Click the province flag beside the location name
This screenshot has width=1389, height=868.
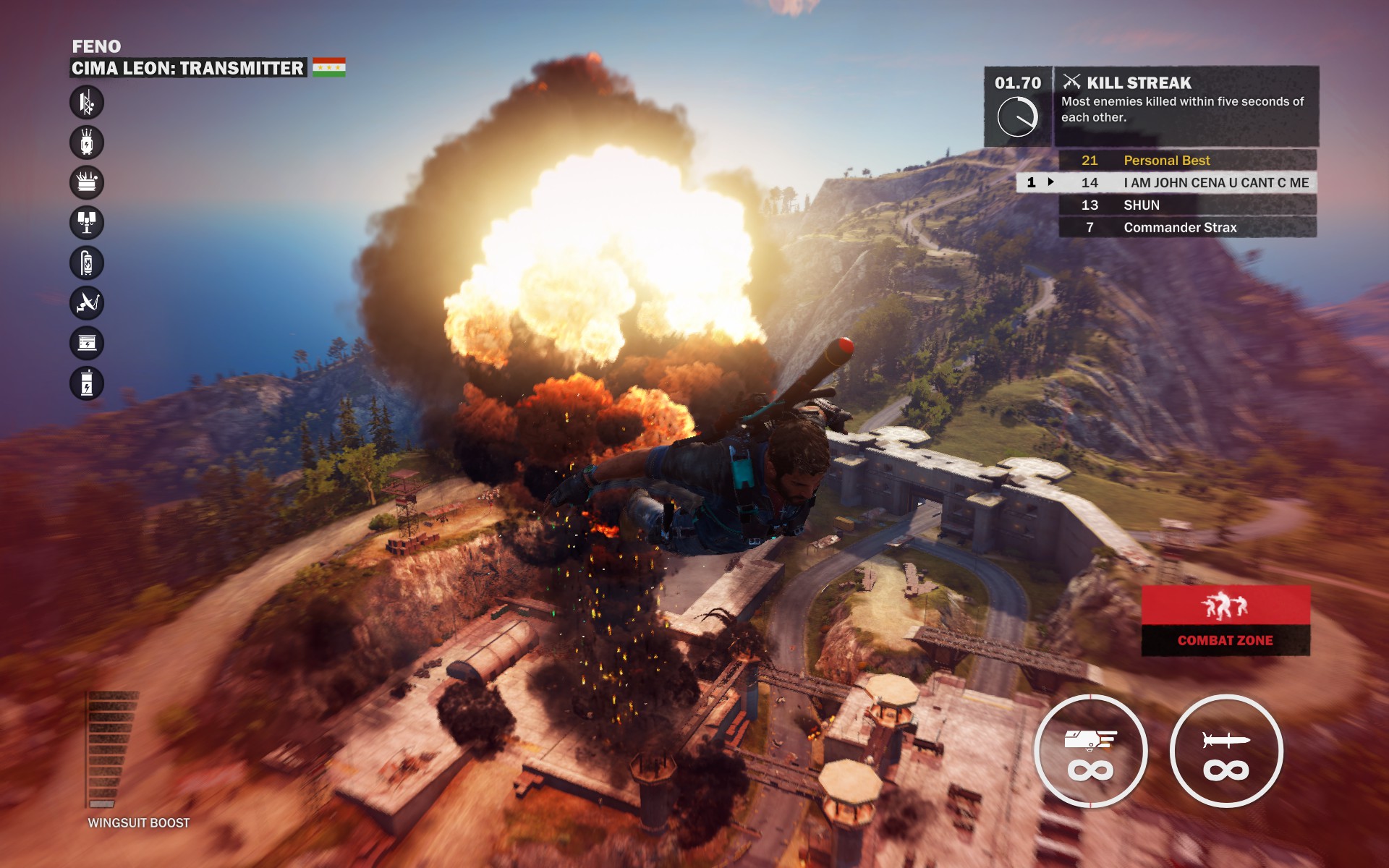click(328, 67)
